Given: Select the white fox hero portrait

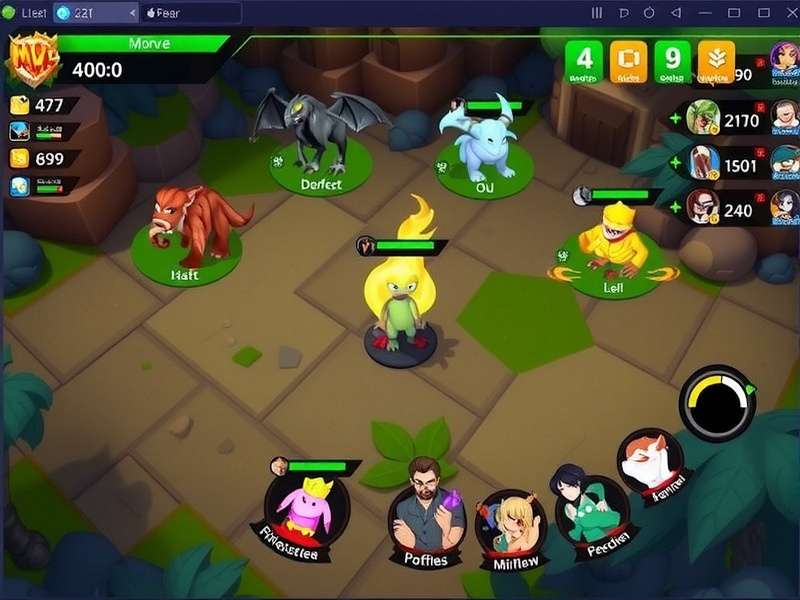Looking at the screenshot, I should 650,464.
